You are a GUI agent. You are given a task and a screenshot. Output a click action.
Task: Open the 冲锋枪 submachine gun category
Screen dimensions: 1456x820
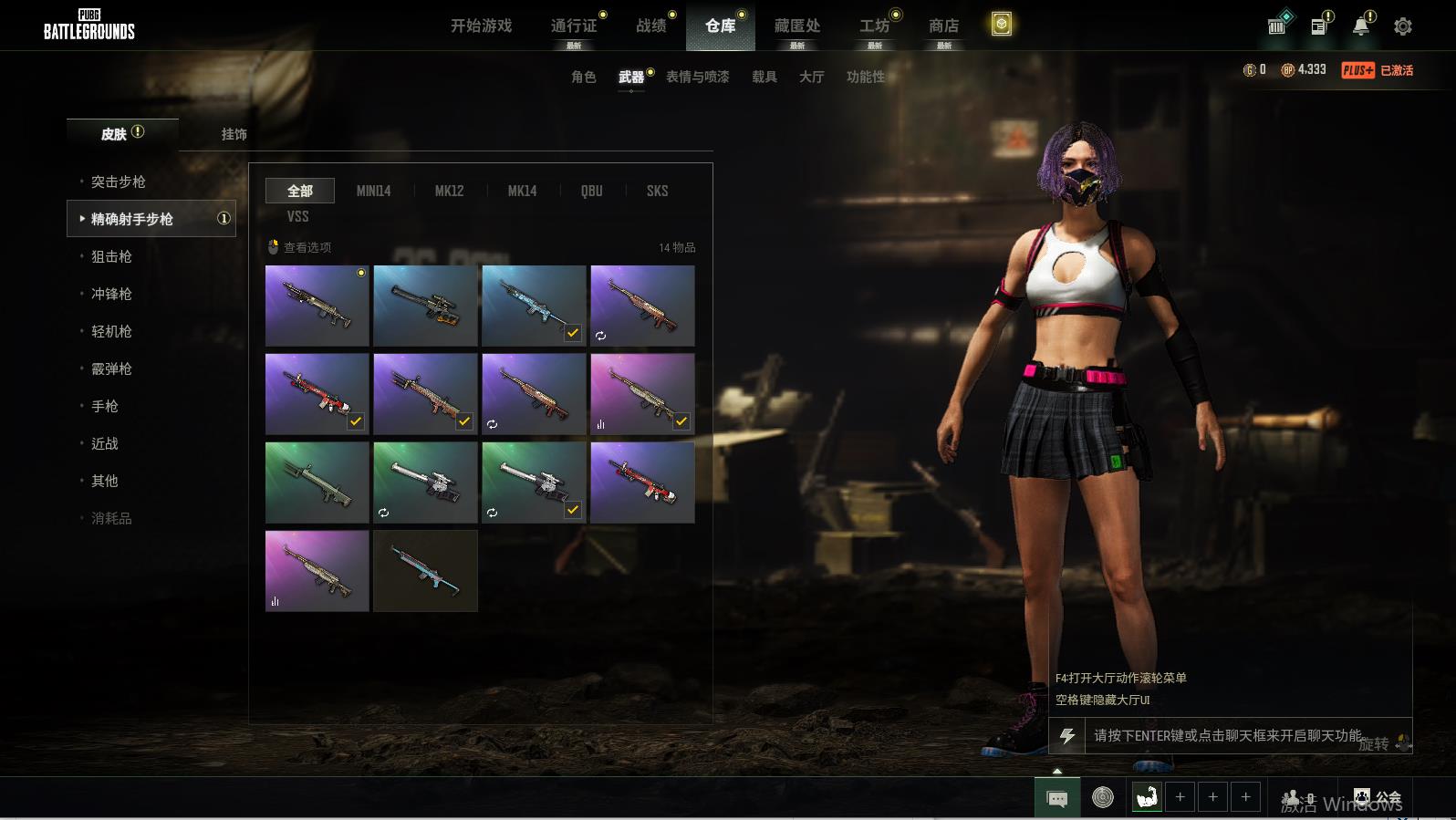[111, 294]
